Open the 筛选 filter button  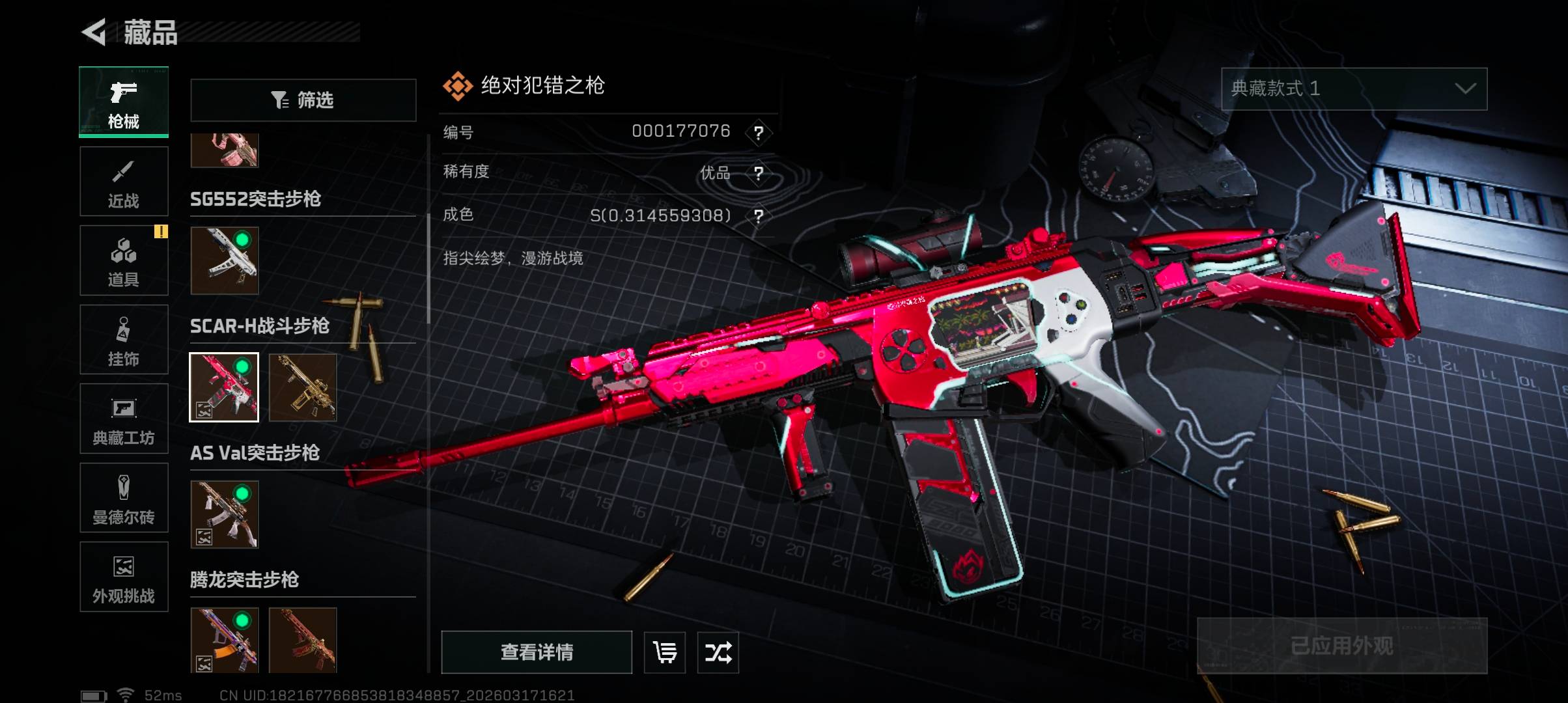click(303, 100)
